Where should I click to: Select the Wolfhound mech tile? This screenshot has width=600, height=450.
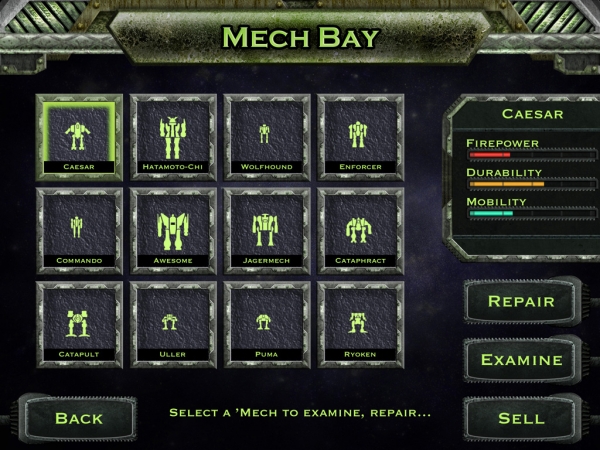point(265,137)
